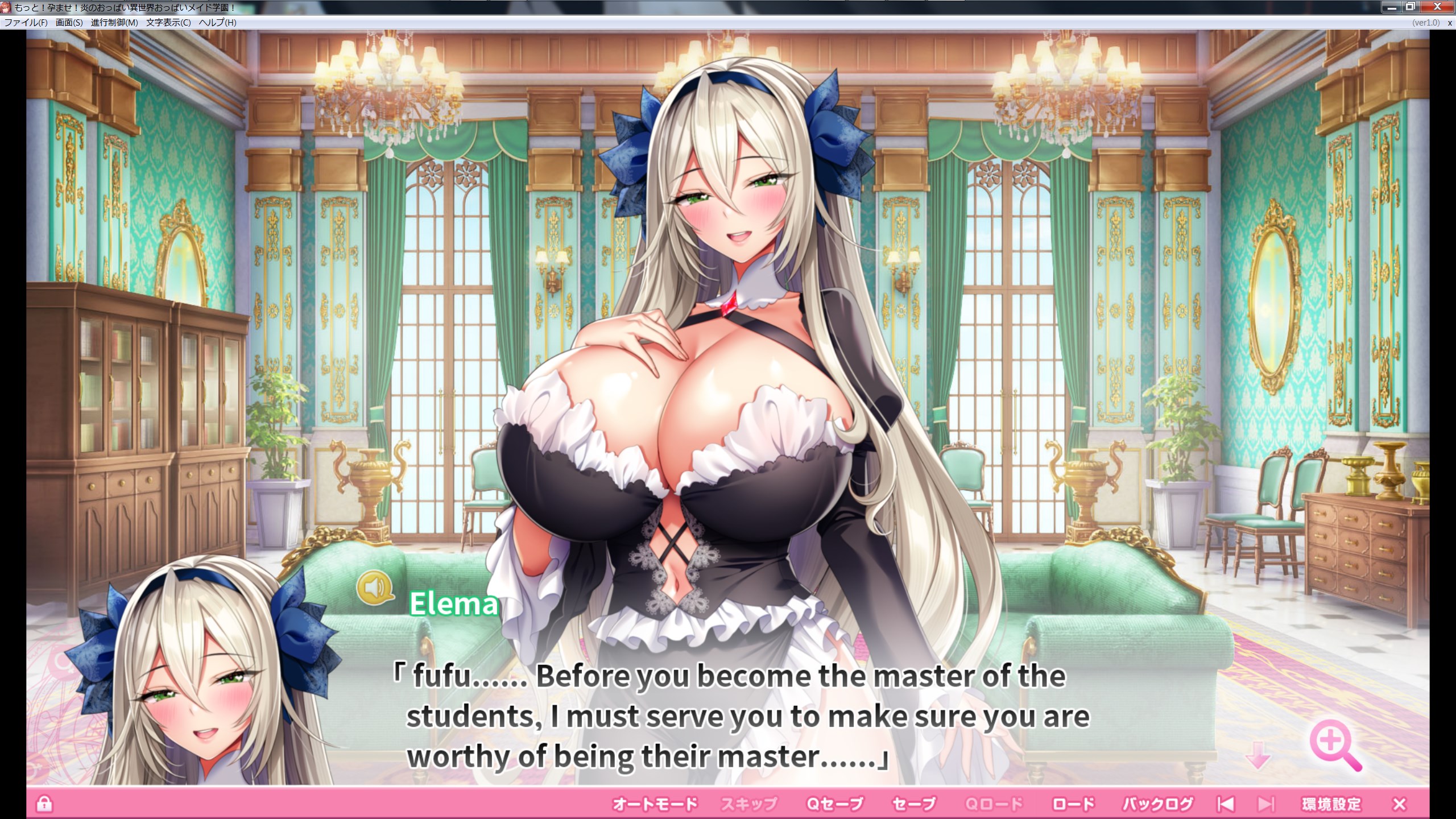Open the 画面(S) menu
This screenshot has width=1456, height=819.
(69, 23)
